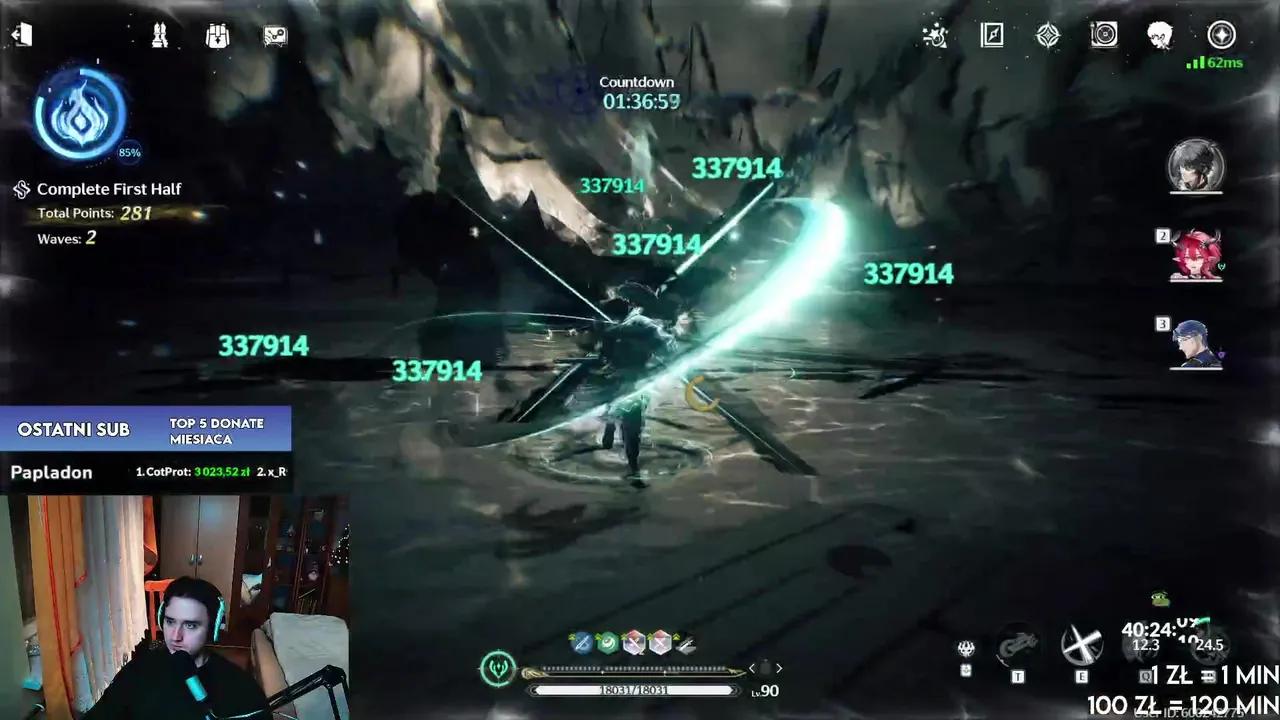
Task: Open the sparkle wish icon
Action: point(935,36)
